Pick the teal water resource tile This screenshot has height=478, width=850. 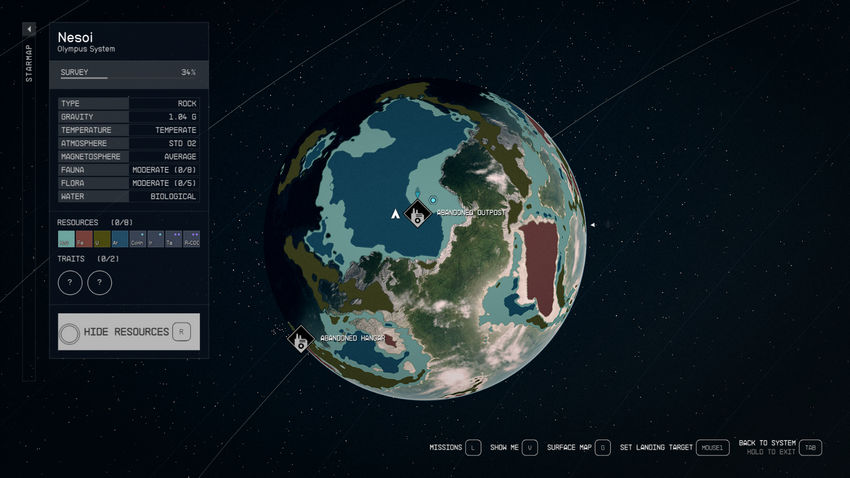tap(66, 239)
